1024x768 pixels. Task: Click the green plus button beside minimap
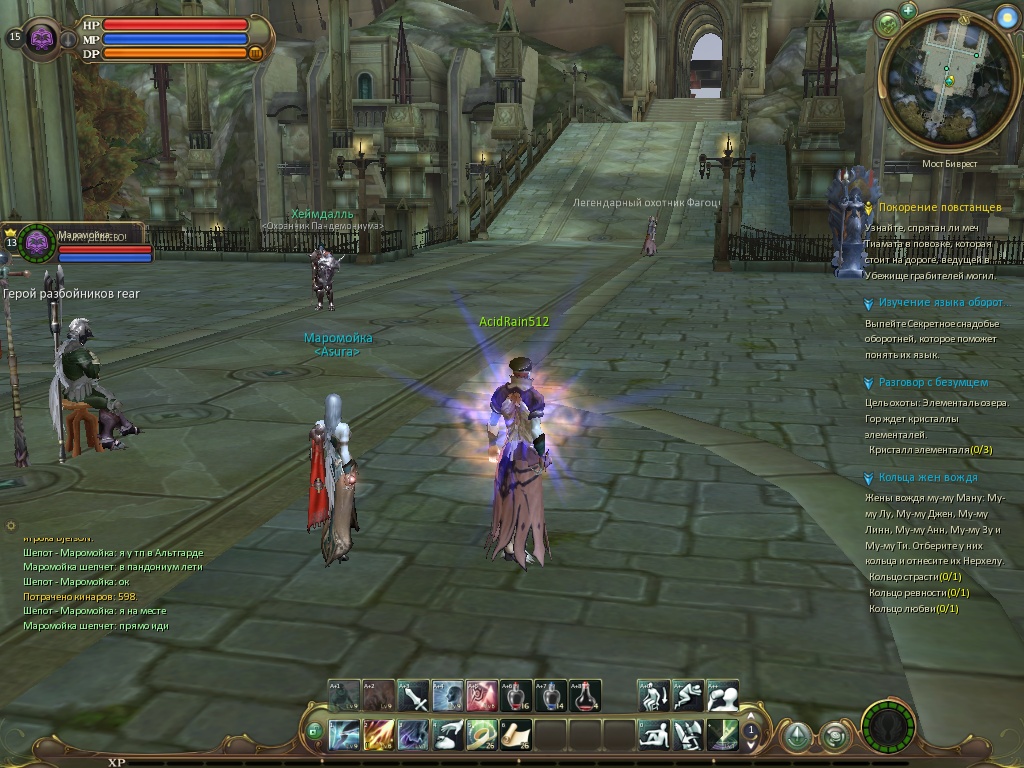click(x=908, y=11)
